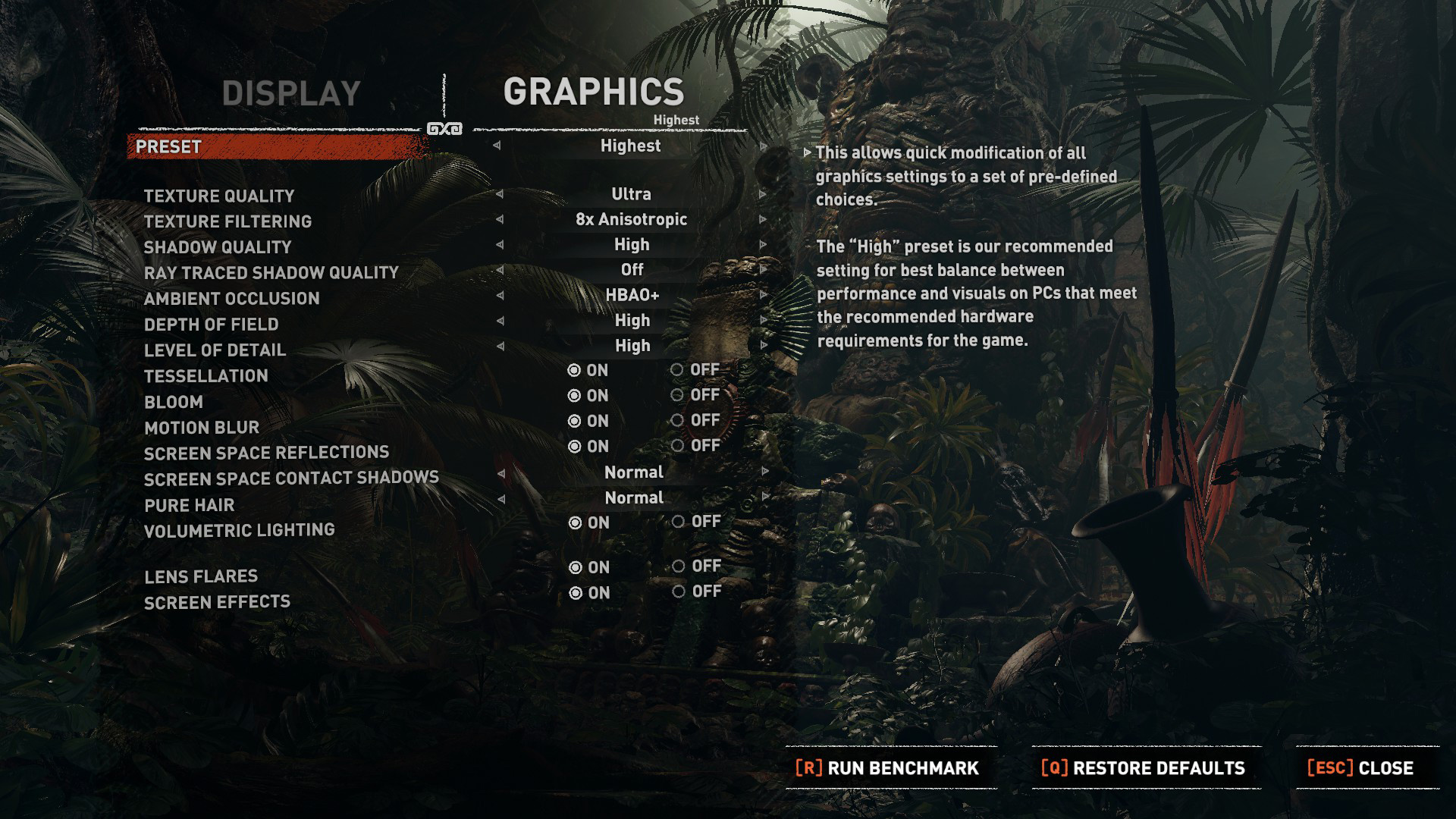Disable Motion Blur
This screenshot has height=819, width=1456.
click(677, 421)
